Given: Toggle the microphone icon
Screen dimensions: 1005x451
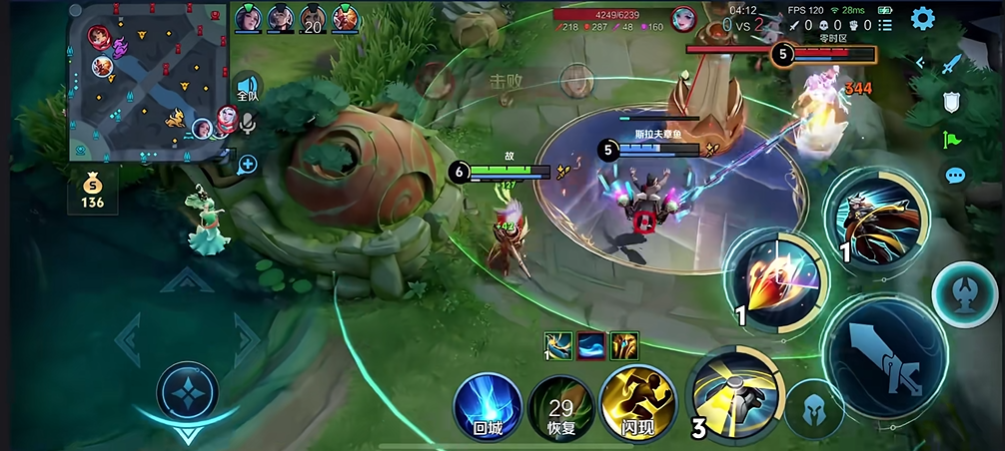Looking at the screenshot, I should [x=247, y=122].
